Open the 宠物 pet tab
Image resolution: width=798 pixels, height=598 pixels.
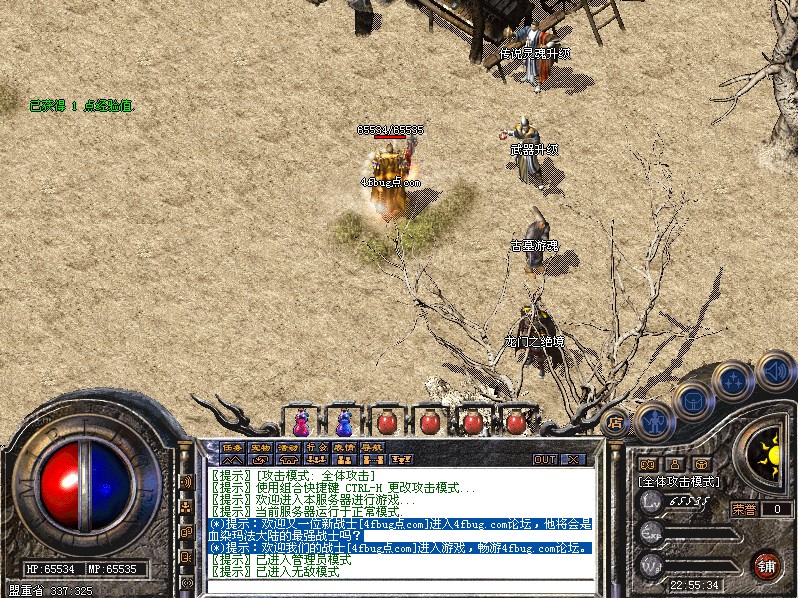[x=260, y=447]
